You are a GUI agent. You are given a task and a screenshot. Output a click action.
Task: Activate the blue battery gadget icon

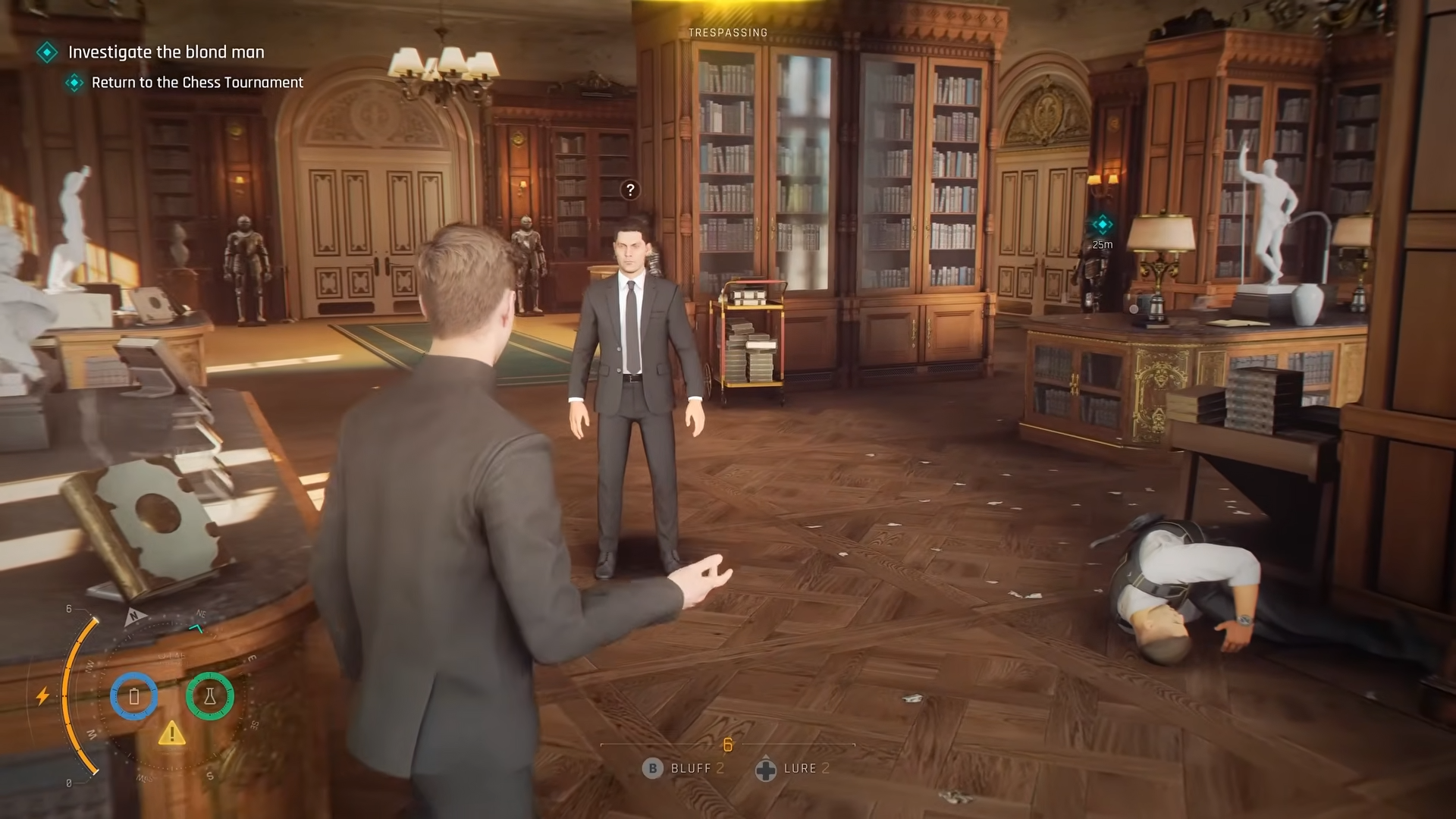click(134, 696)
